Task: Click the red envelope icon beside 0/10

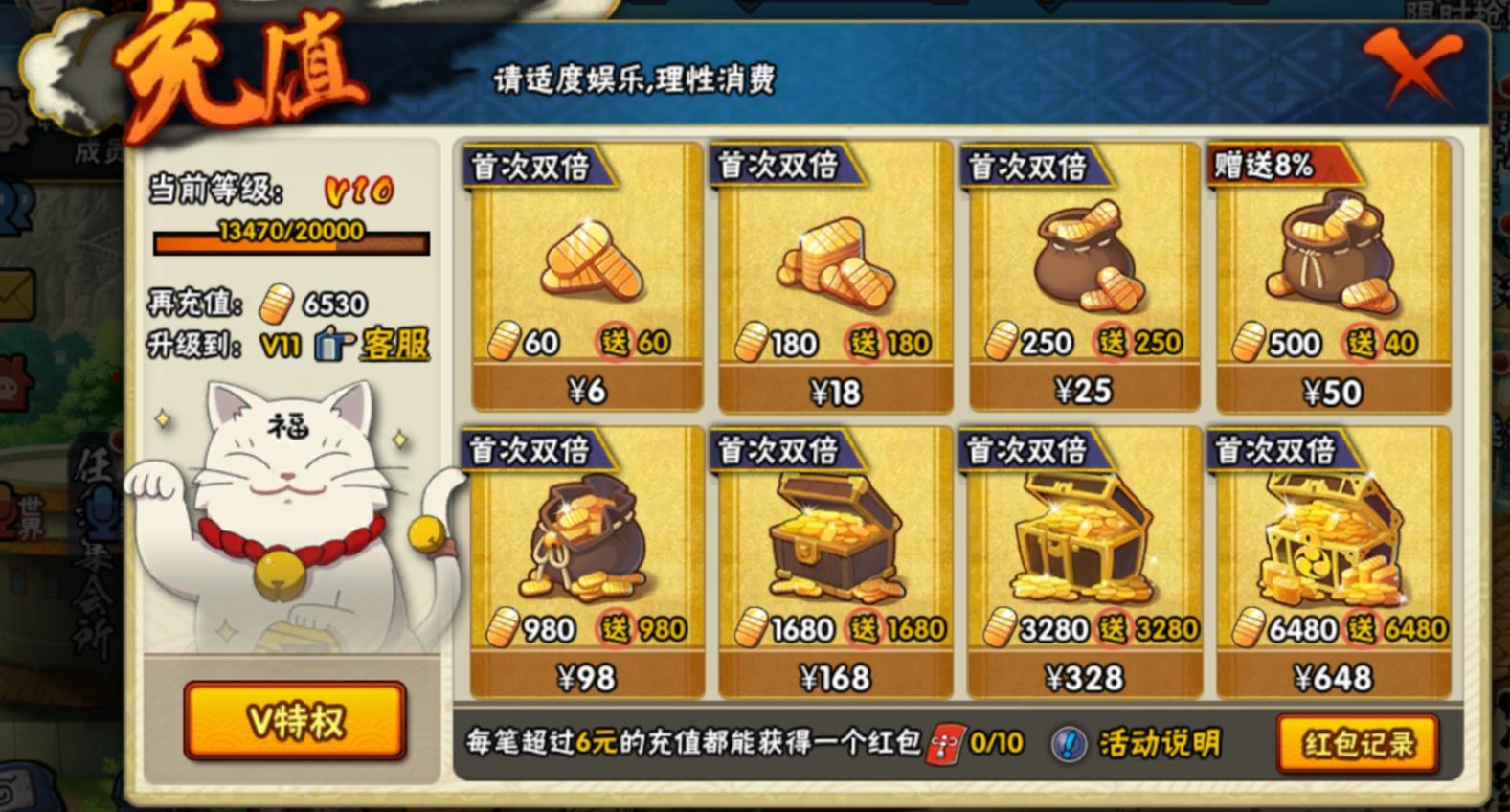Action: coord(946,743)
